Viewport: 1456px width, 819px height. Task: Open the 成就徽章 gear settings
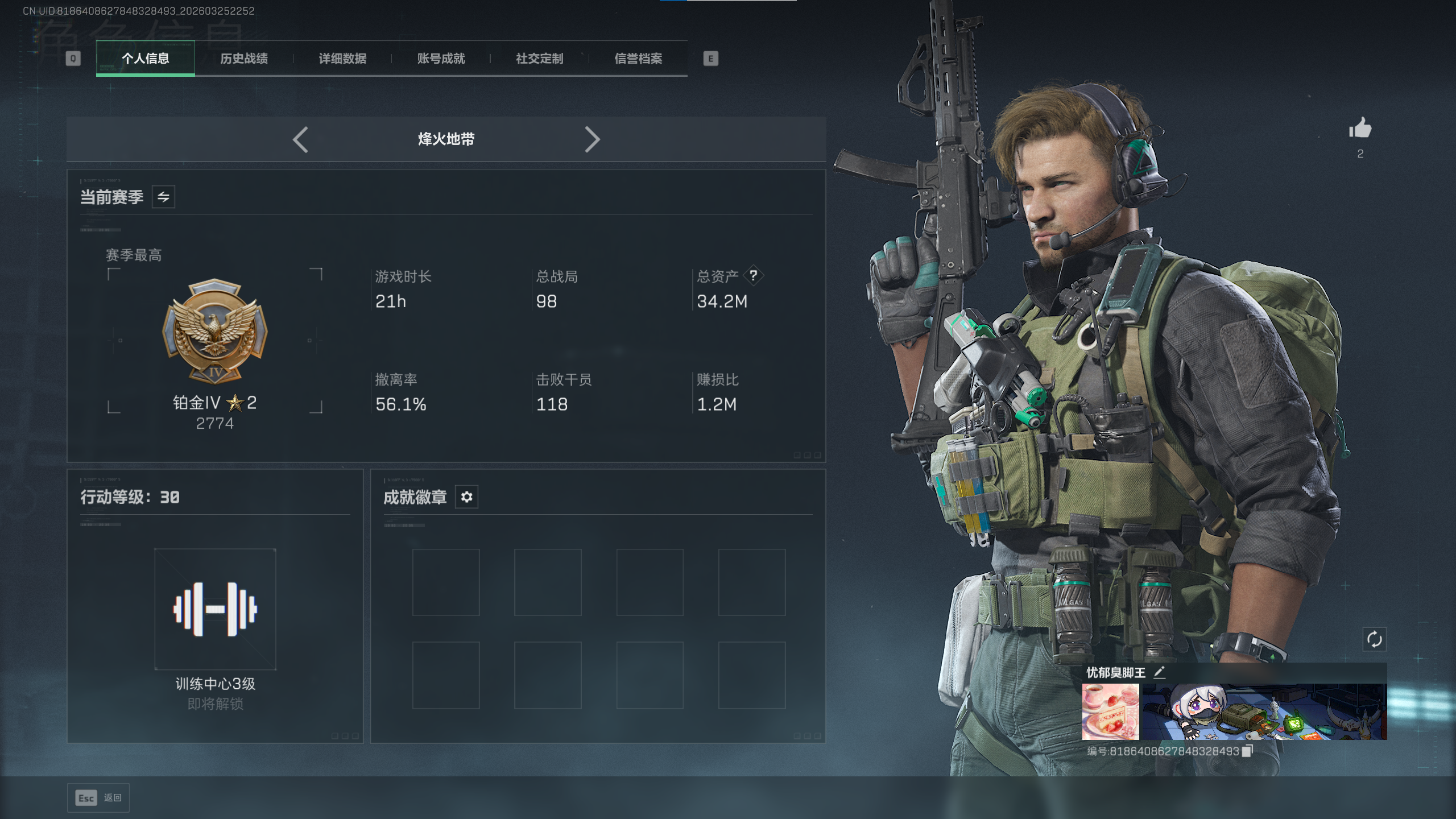[x=466, y=497]
